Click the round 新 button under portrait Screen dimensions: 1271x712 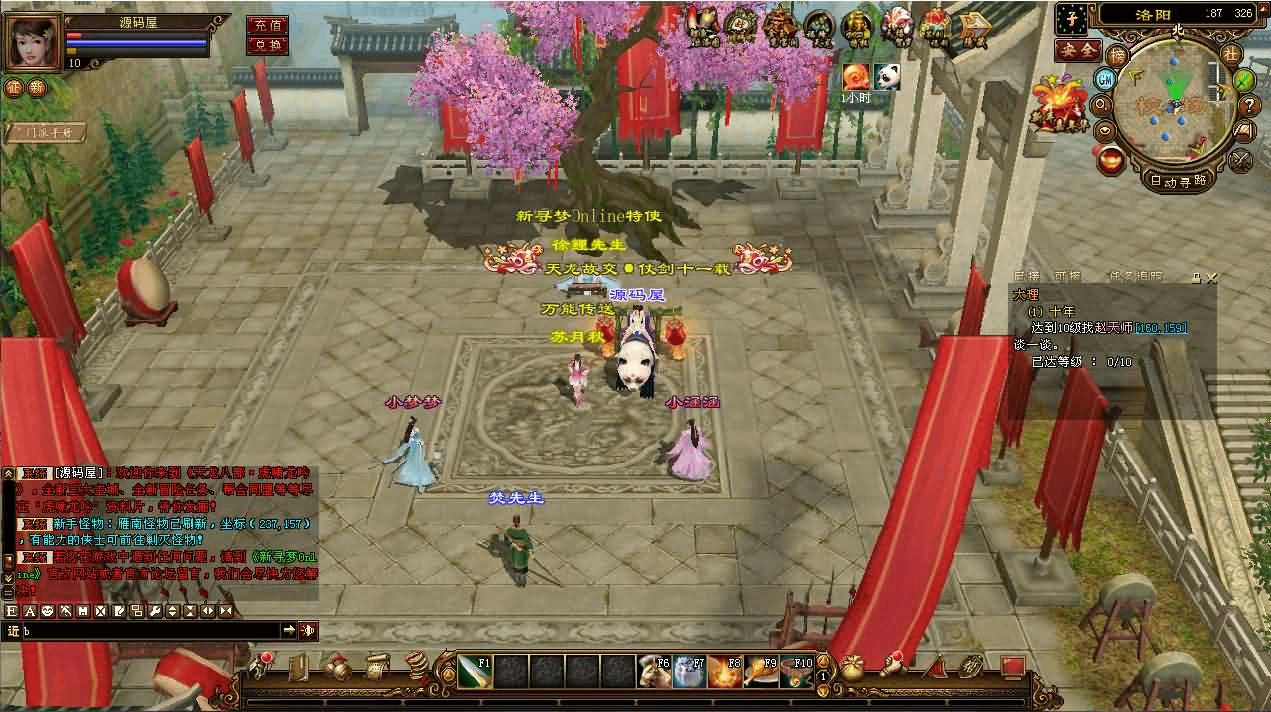[x=37, y=88]
